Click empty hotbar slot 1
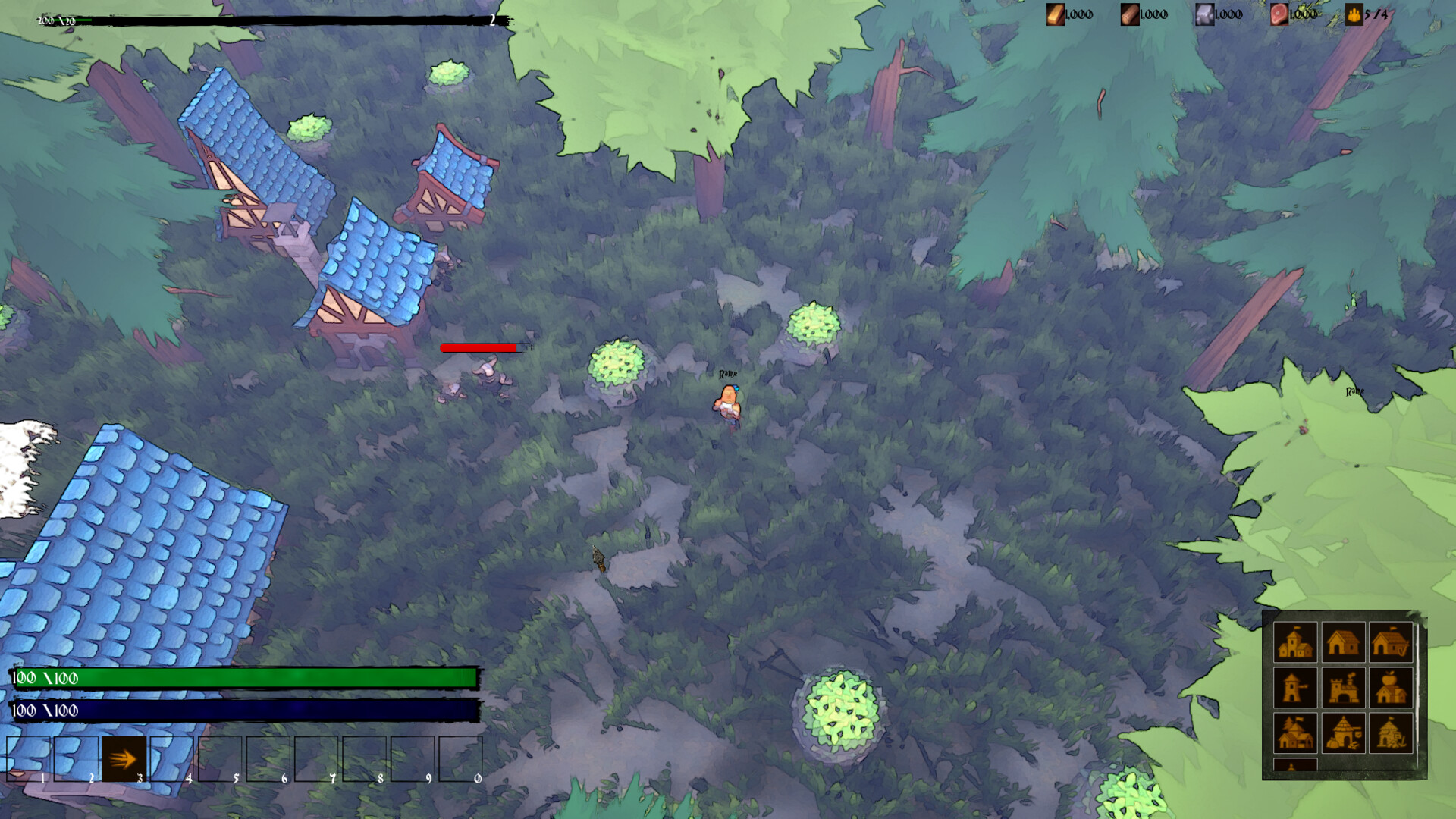This screenshot has width=1456, height=819. [30, 758]
